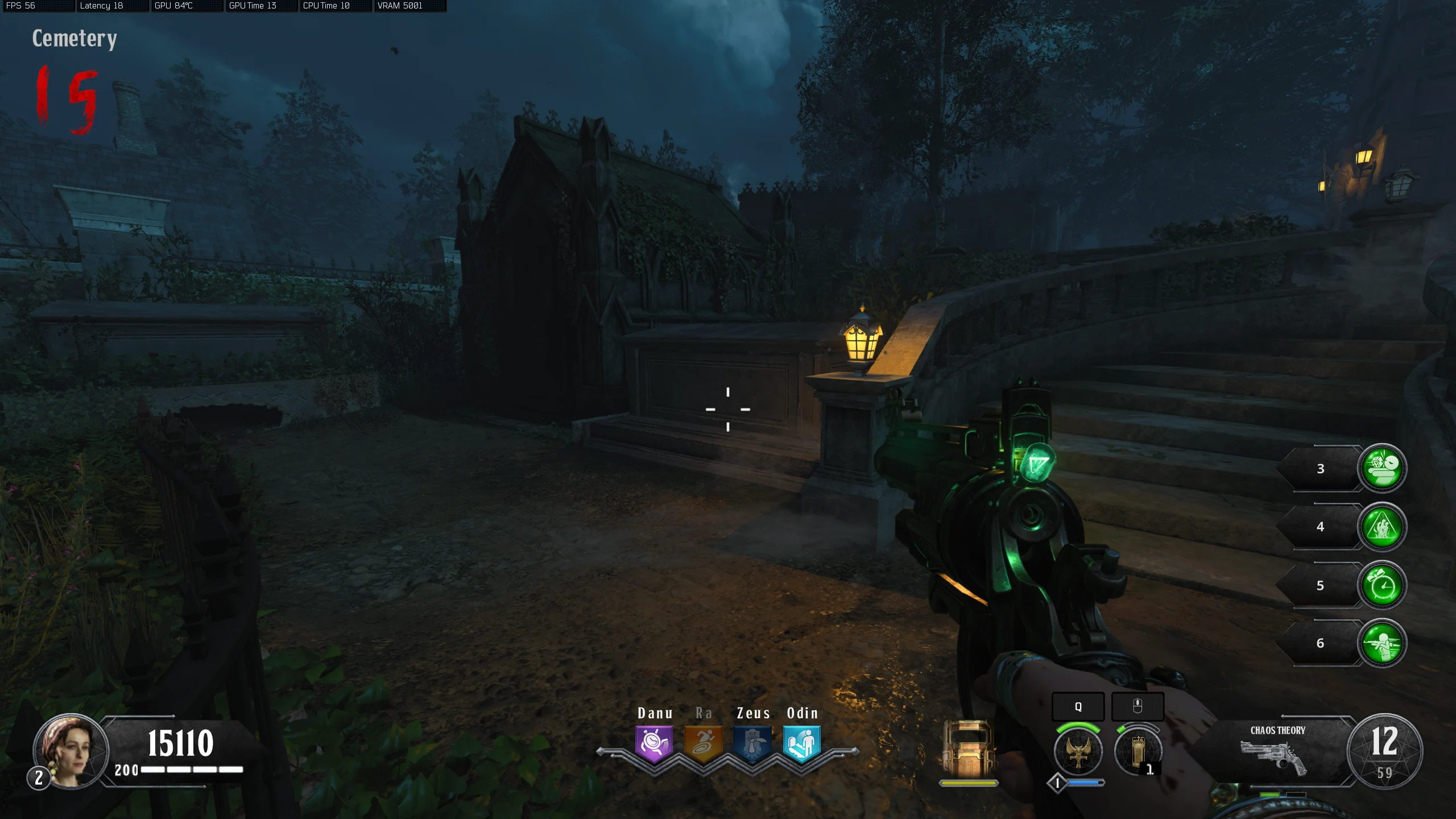
Task: Activate the stopwatch elixir in slot 5
Action: point(1381,585)
